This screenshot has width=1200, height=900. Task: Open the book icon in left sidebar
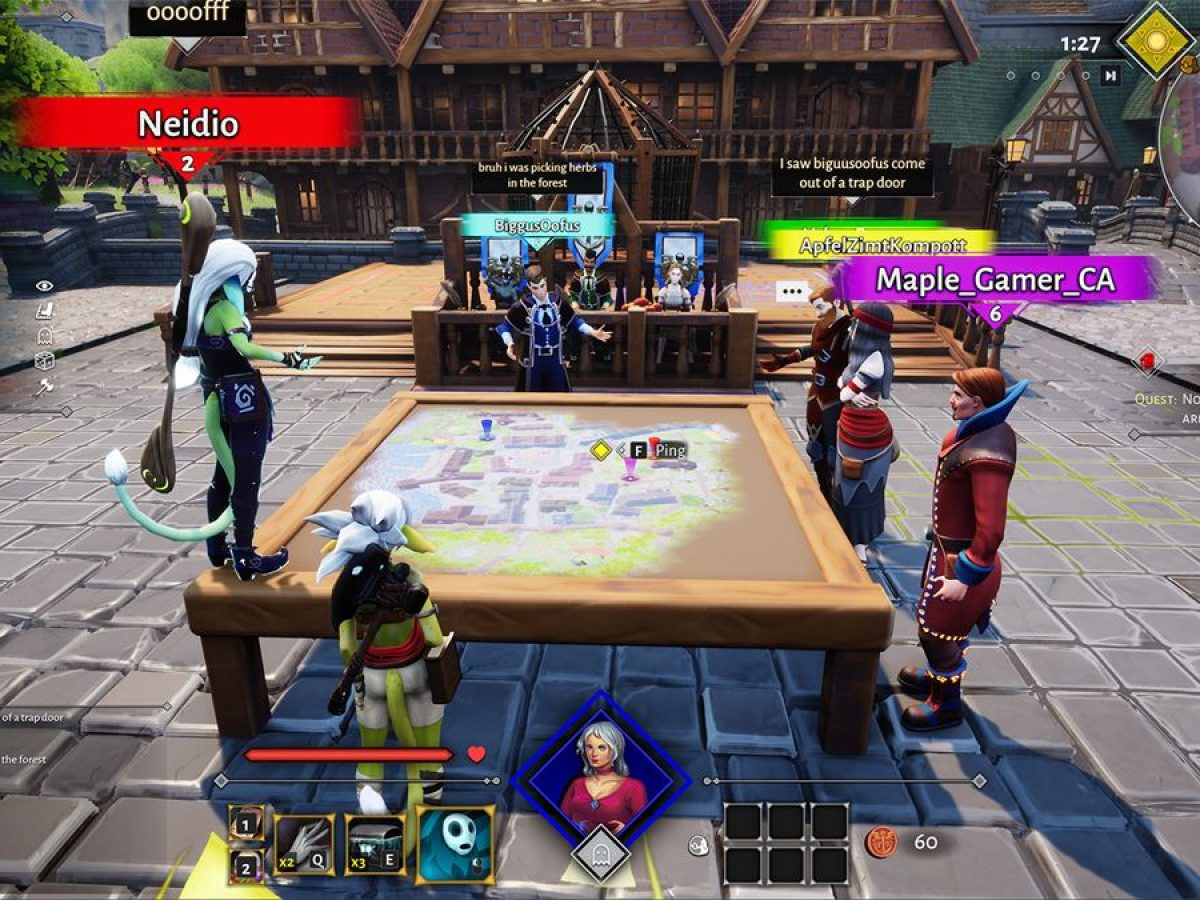point(44,311)
